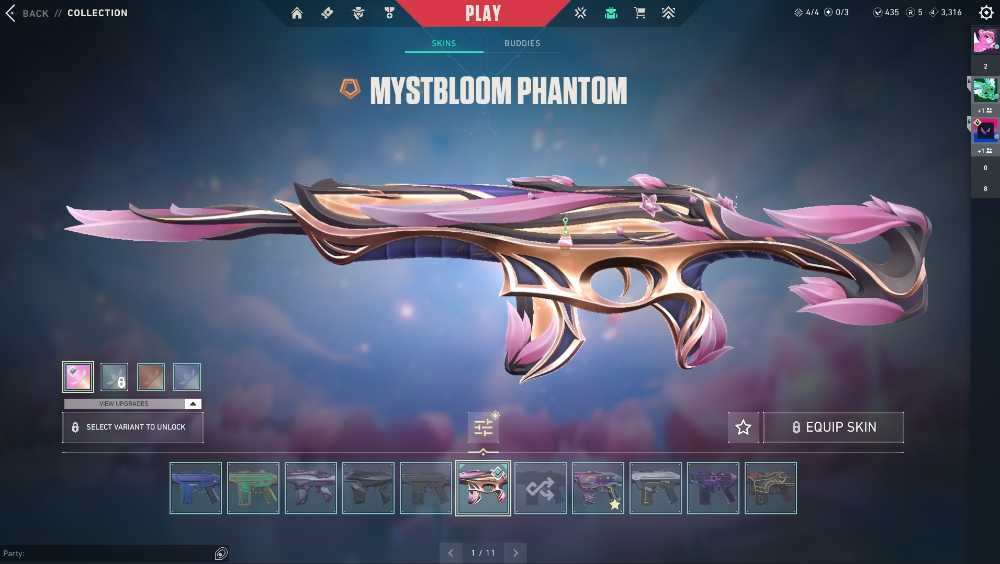Choose the random shuffle skin tile

tap(541, 488)
